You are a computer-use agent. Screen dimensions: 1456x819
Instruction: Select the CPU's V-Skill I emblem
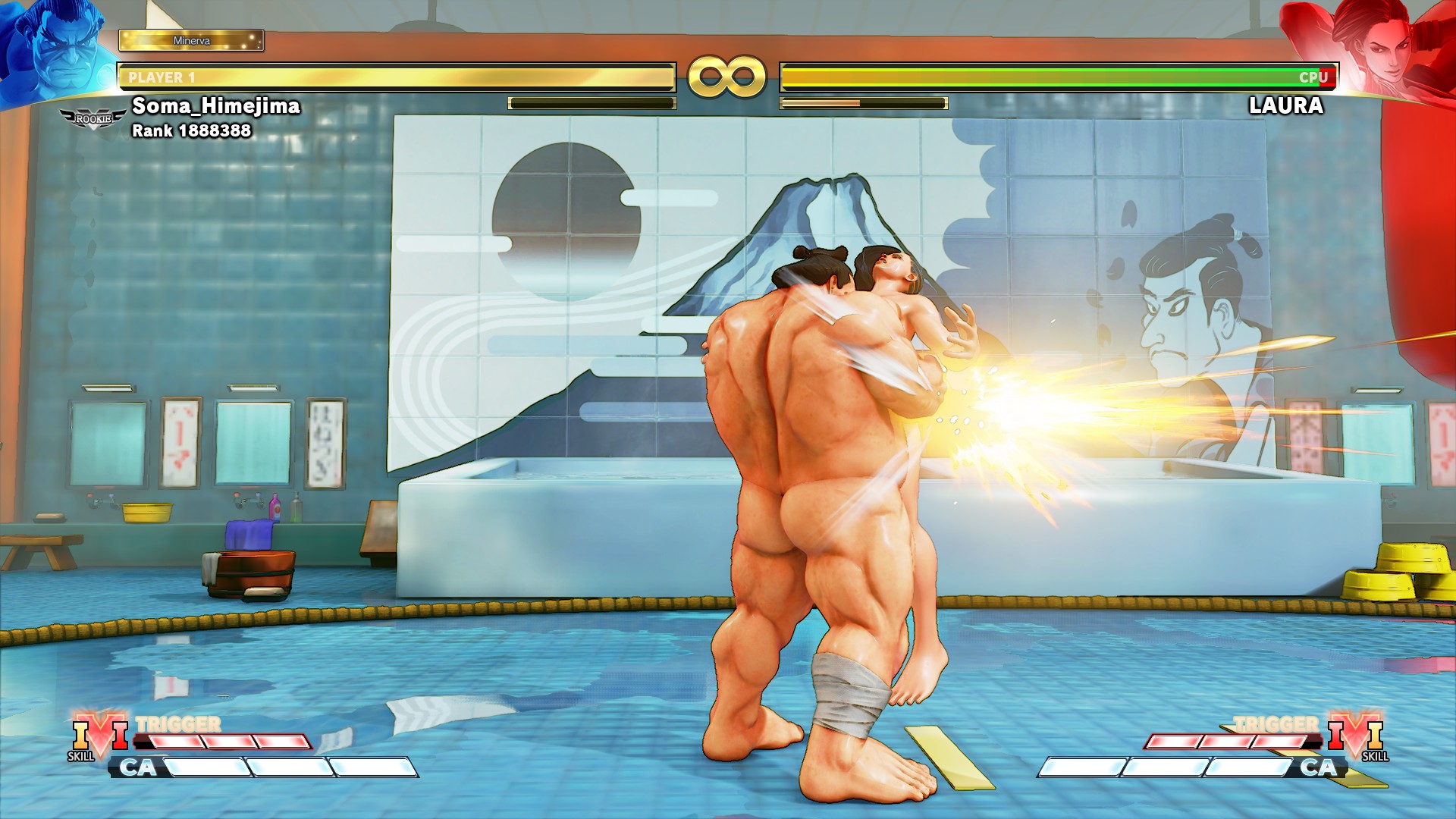[x=1356, y=736]
